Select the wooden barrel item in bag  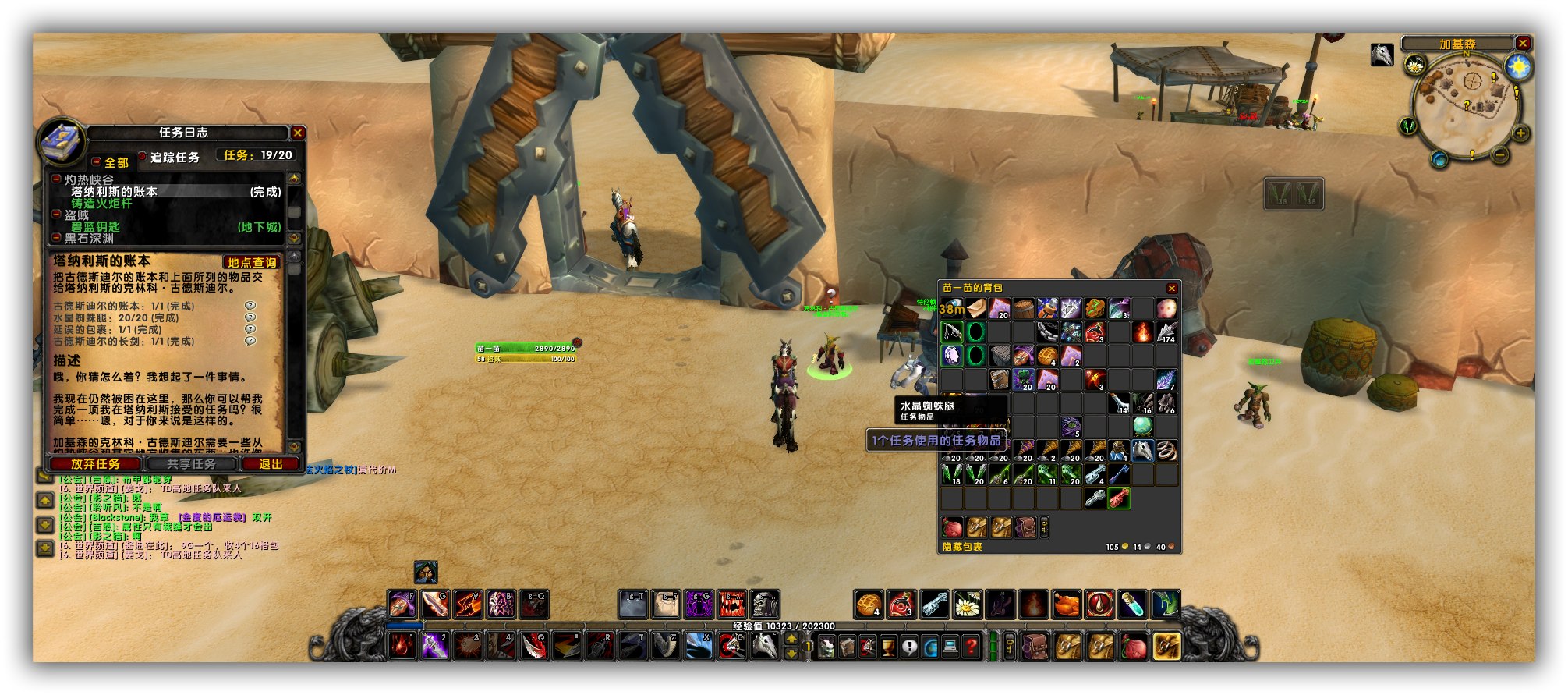[1024, 309]
